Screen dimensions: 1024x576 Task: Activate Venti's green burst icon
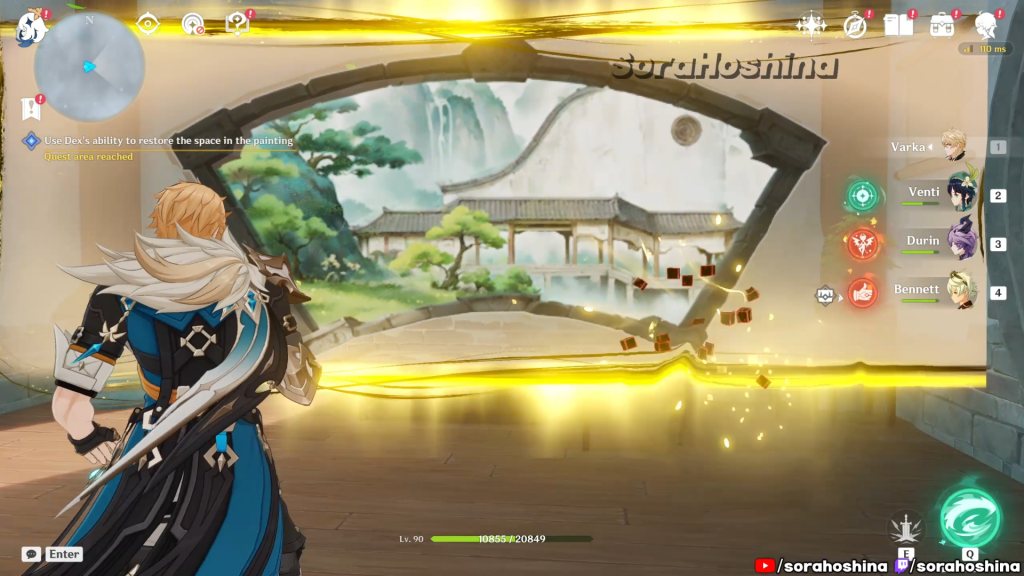(x=861, y=195)
